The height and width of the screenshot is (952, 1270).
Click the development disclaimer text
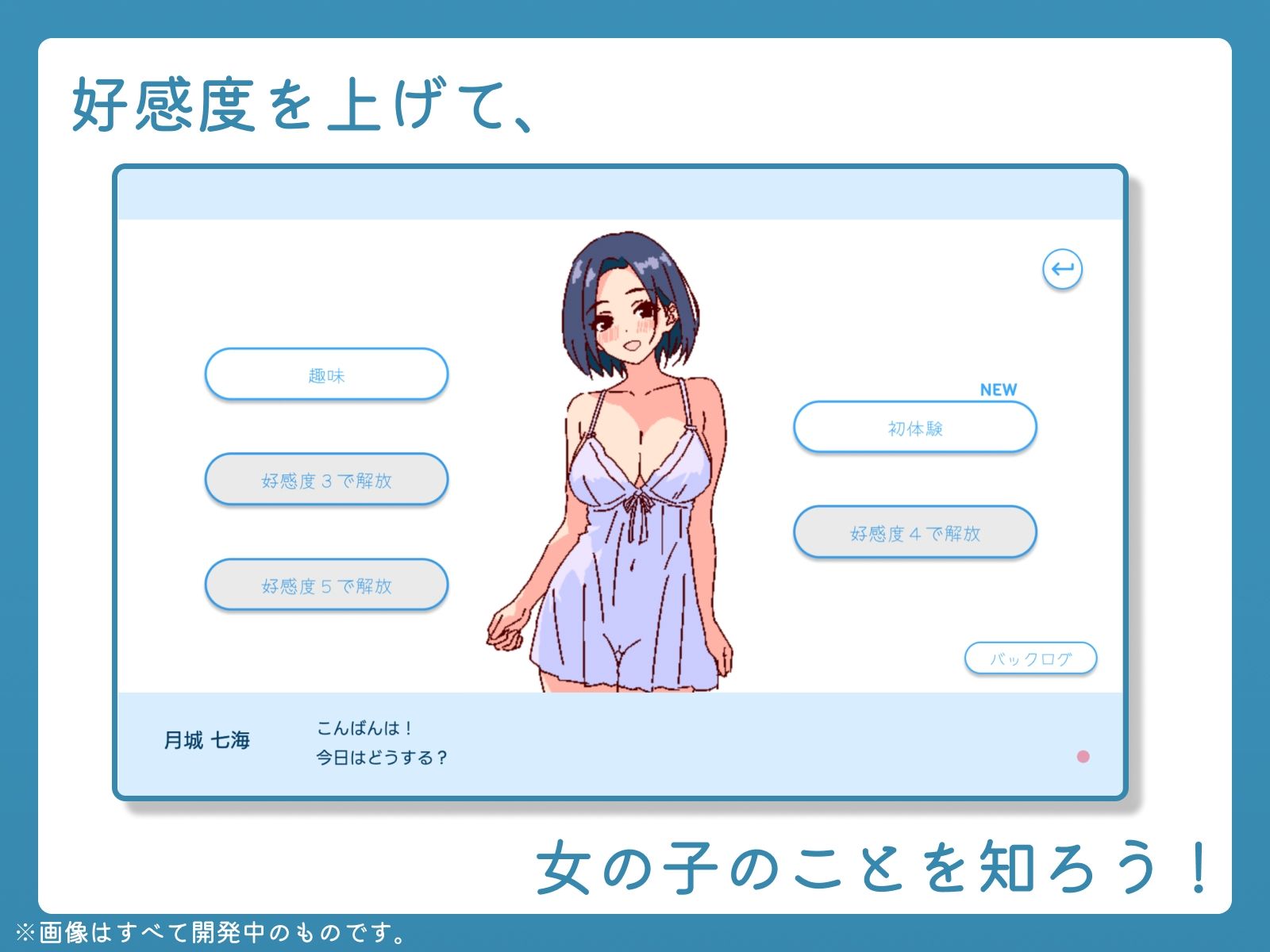[x=210, y=931]
